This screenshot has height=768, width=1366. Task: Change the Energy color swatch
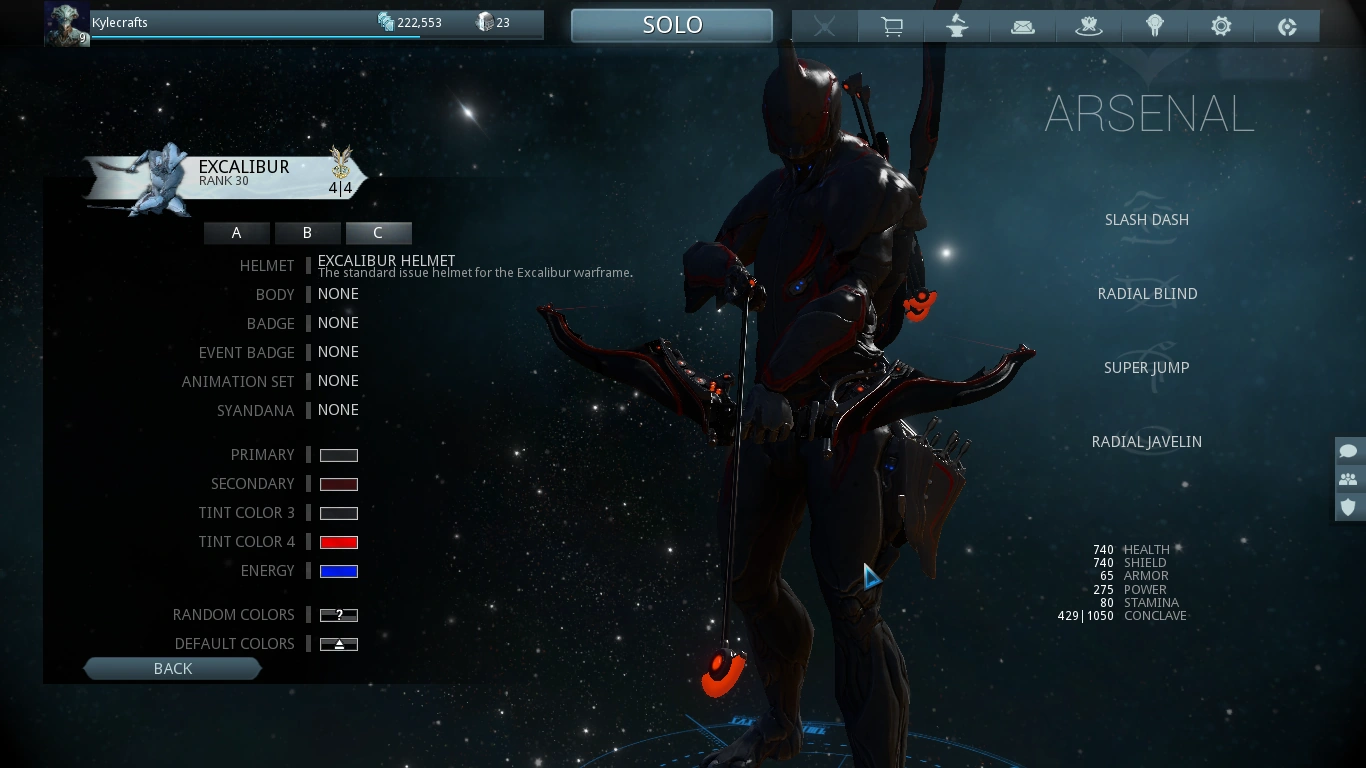[x=338, y=570]
